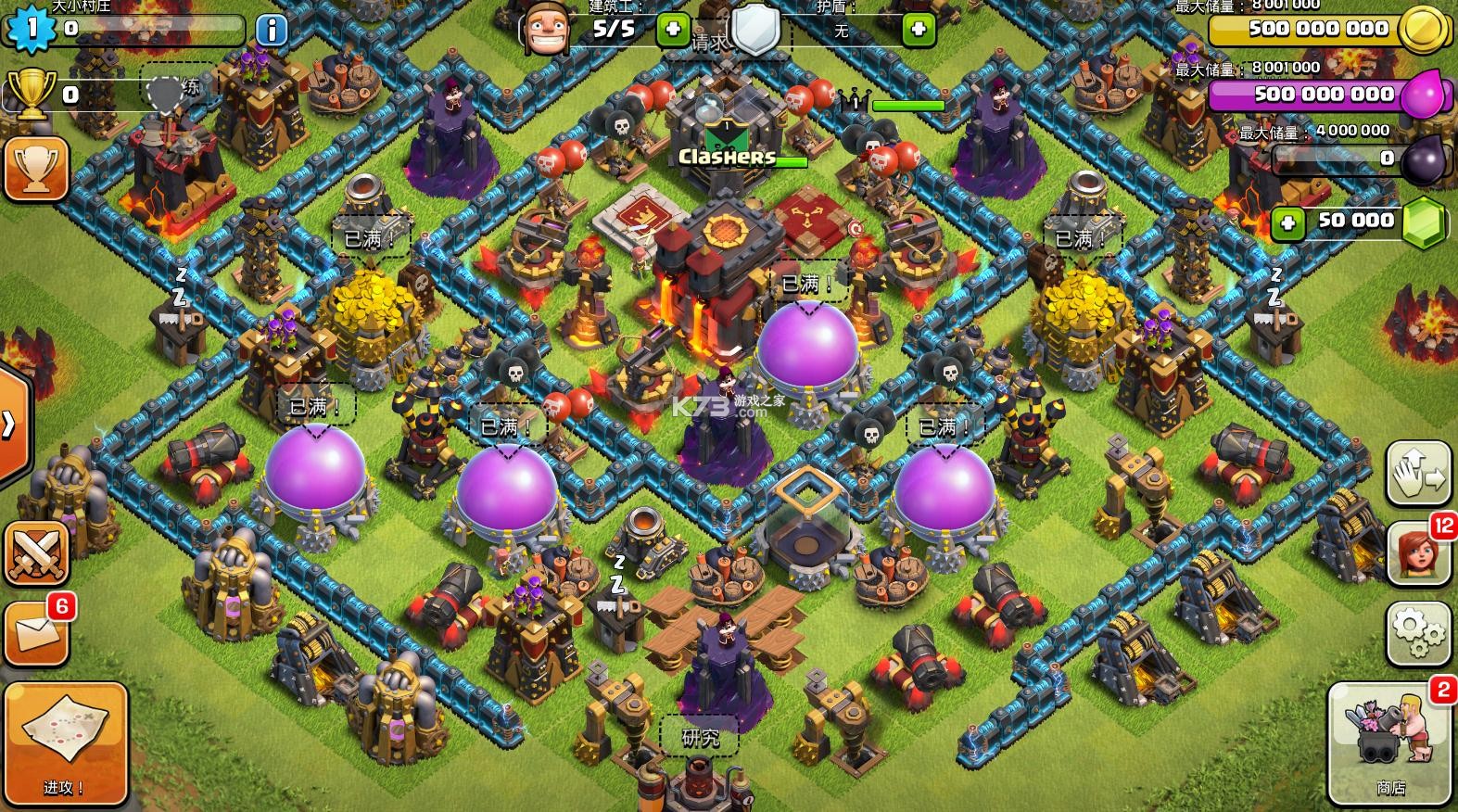Open the trophy league button

pyautogui.click(x=35, y=168)
